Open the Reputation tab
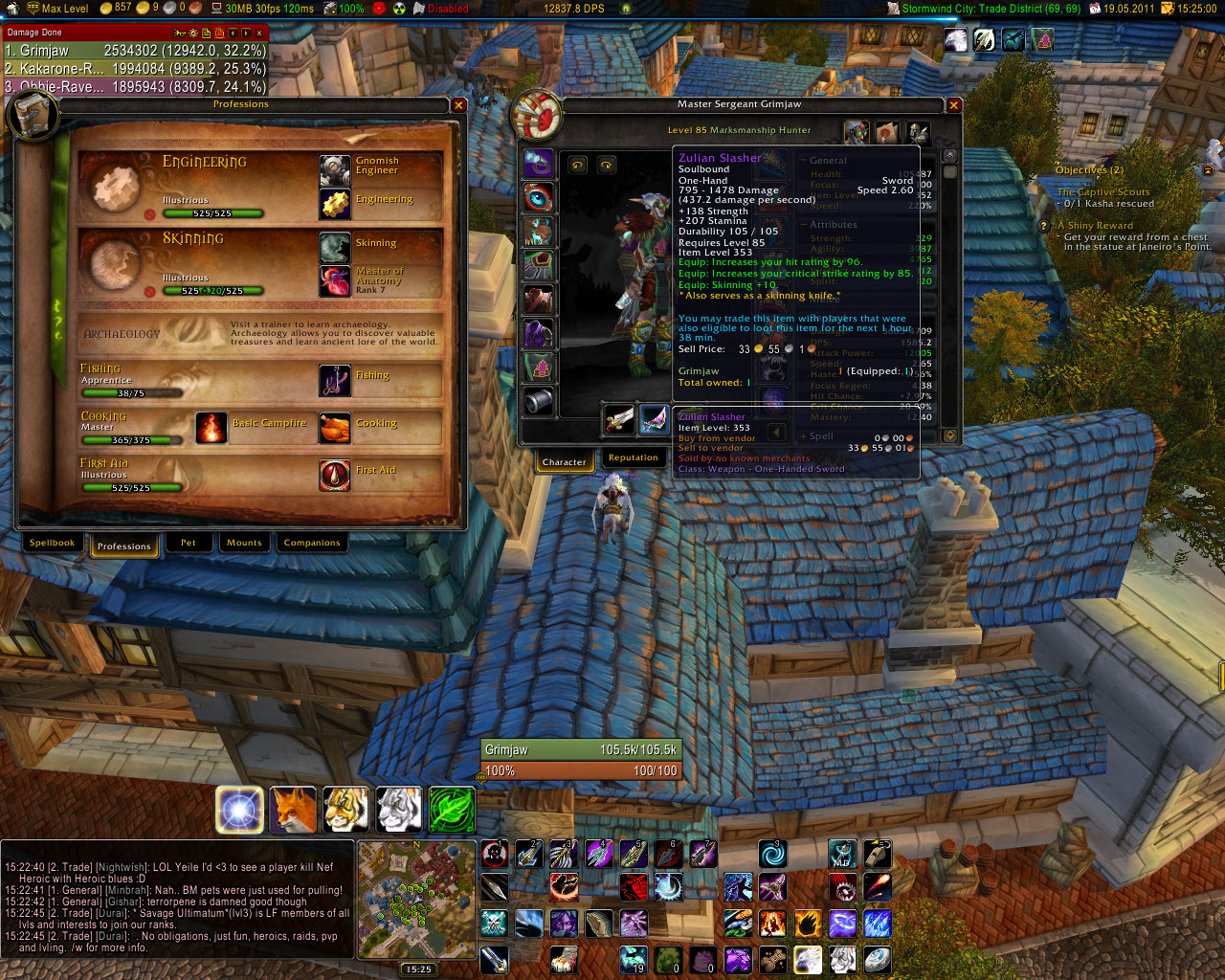This screenshot has width=1225, height=980. (633, 458)
